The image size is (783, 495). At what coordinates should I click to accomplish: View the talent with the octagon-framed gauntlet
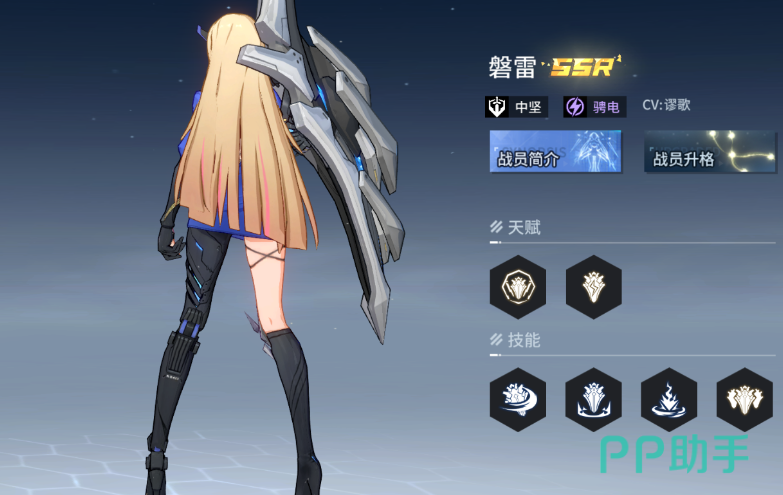point(517,287)
